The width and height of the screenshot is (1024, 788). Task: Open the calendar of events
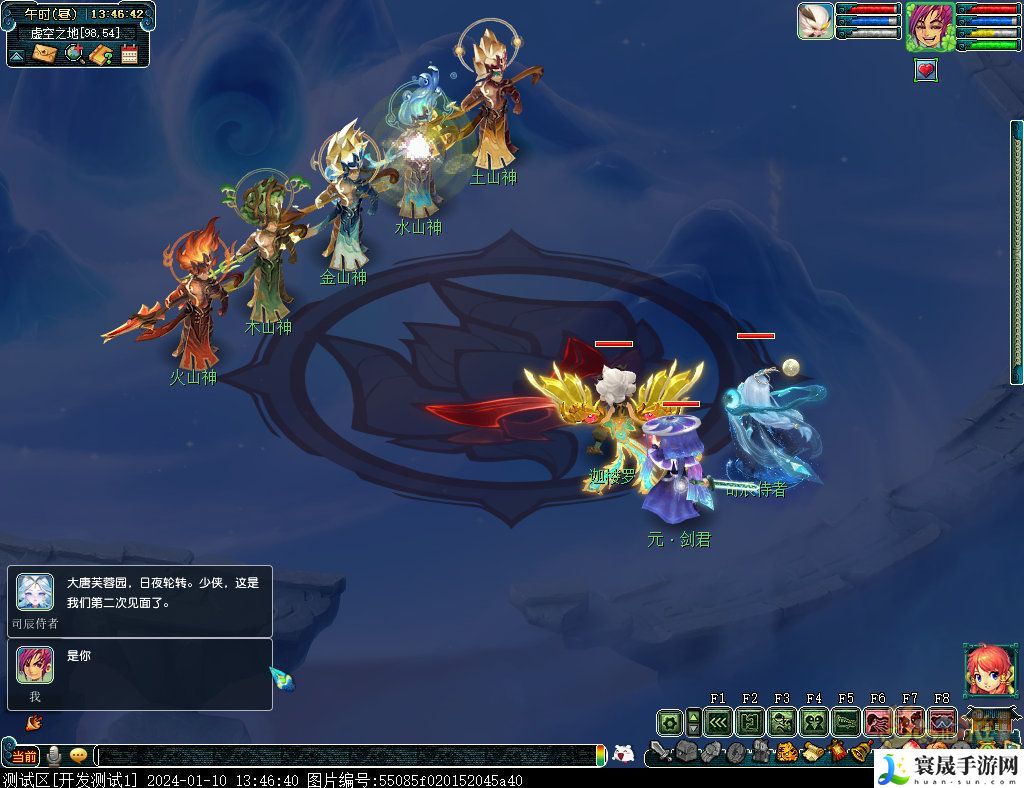tap(129, 54)
